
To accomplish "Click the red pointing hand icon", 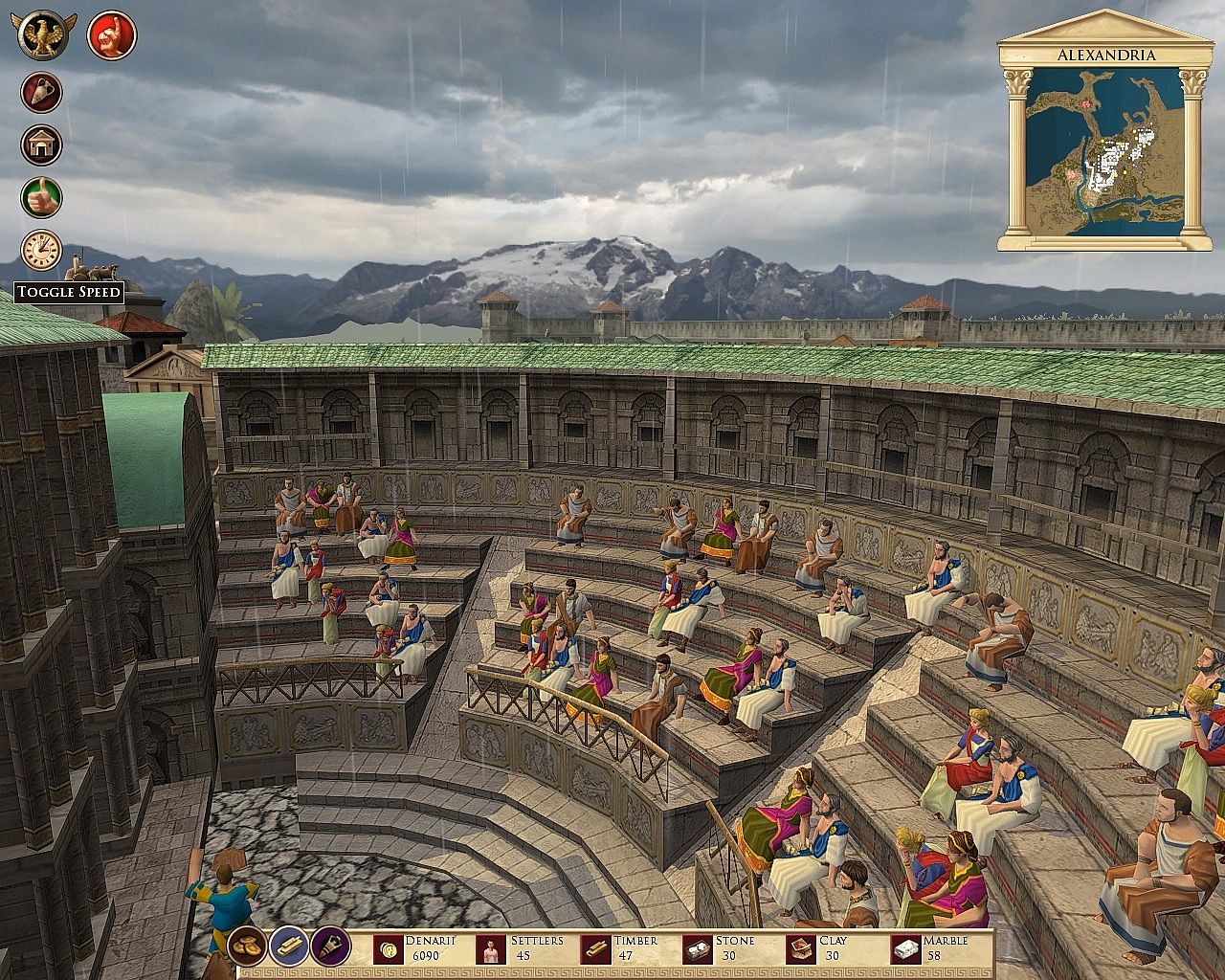I will [x=112, y=35].
